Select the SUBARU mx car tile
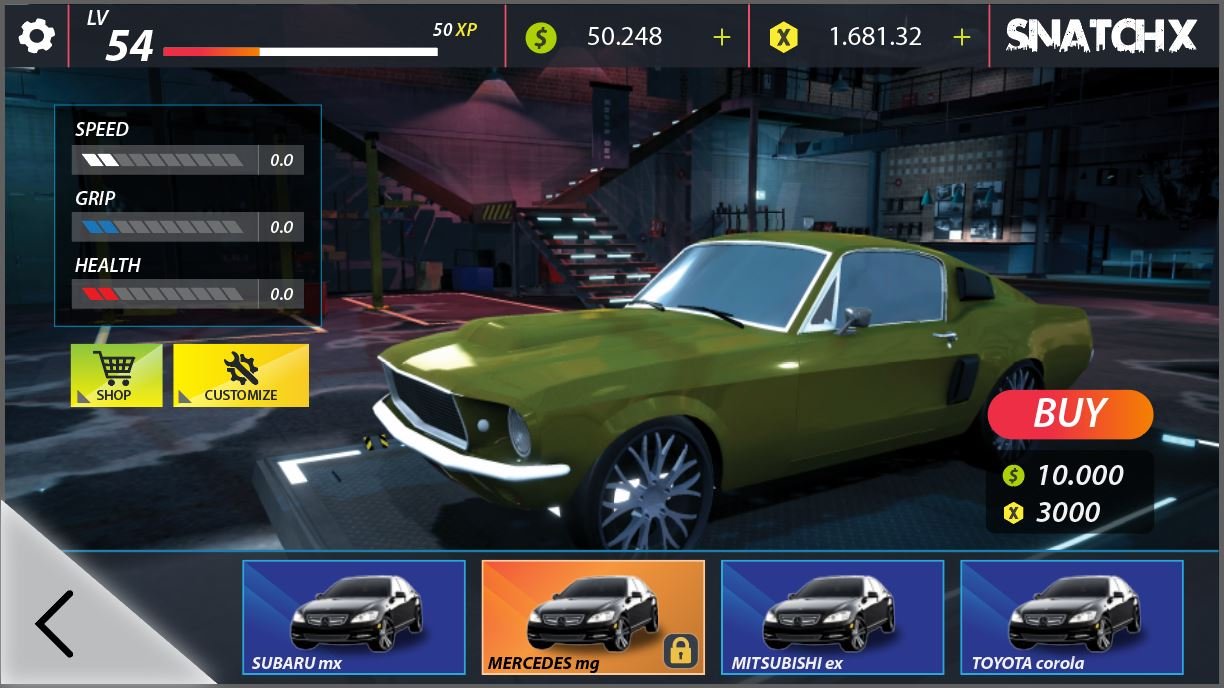The width and height of the screenshot is (1224, 688). (354, 617)
